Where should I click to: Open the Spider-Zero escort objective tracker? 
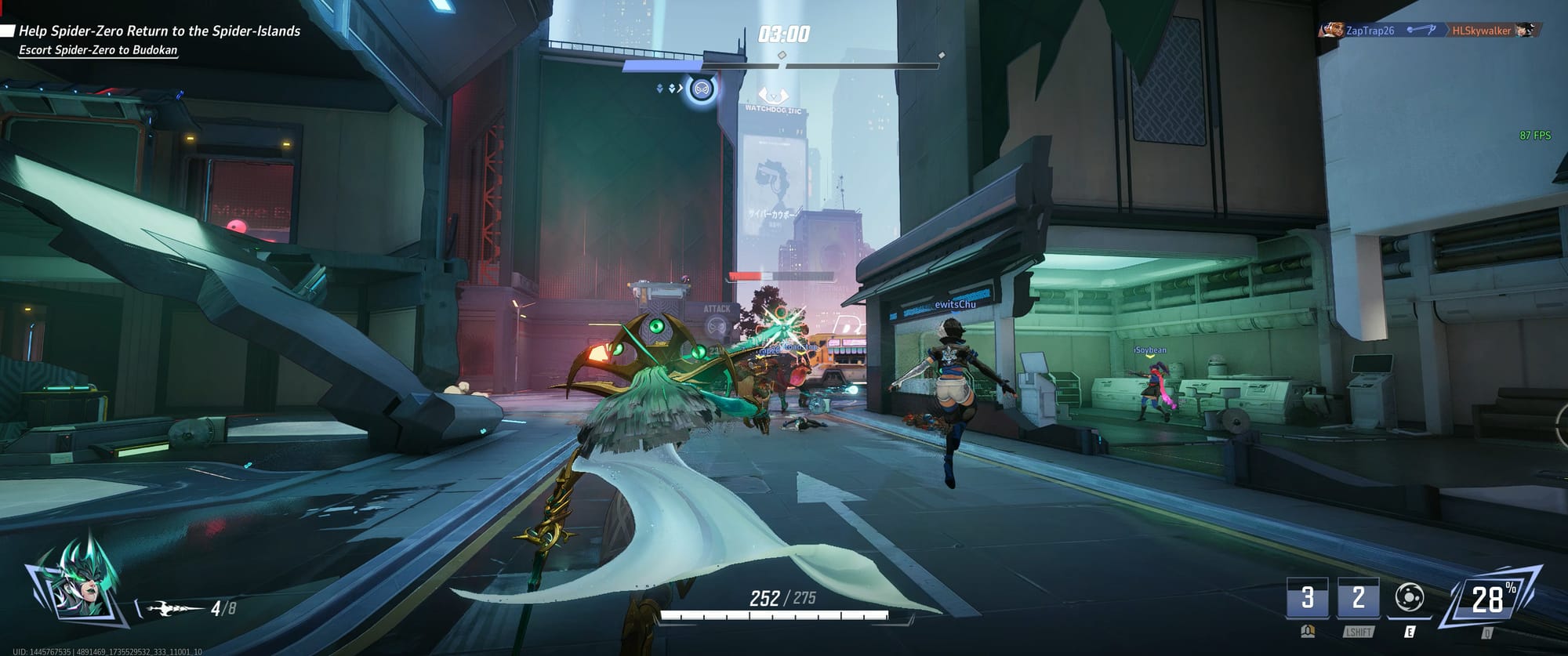pos(98,50)
